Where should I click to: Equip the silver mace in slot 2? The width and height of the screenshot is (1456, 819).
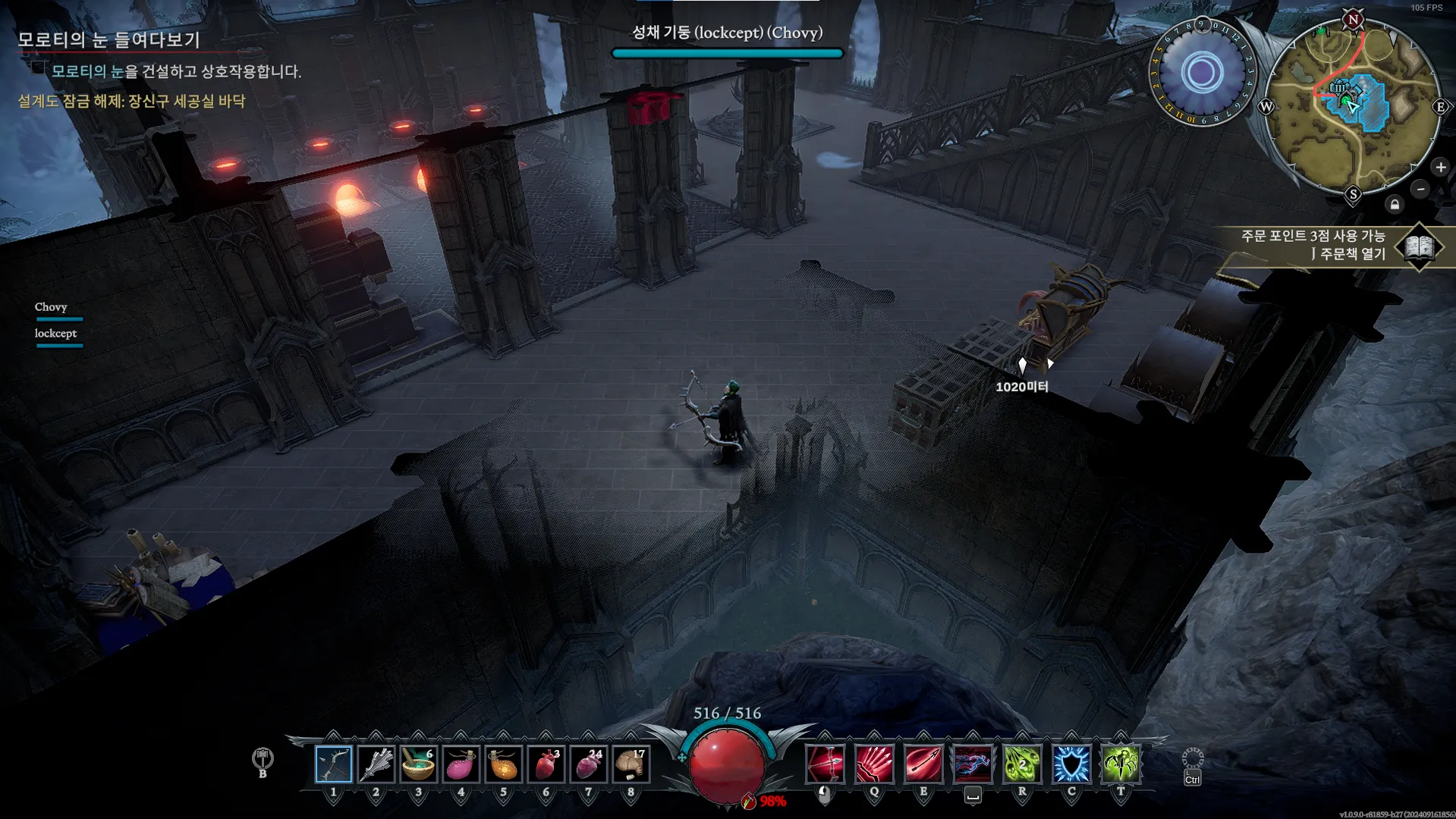[x=376, y=764]
